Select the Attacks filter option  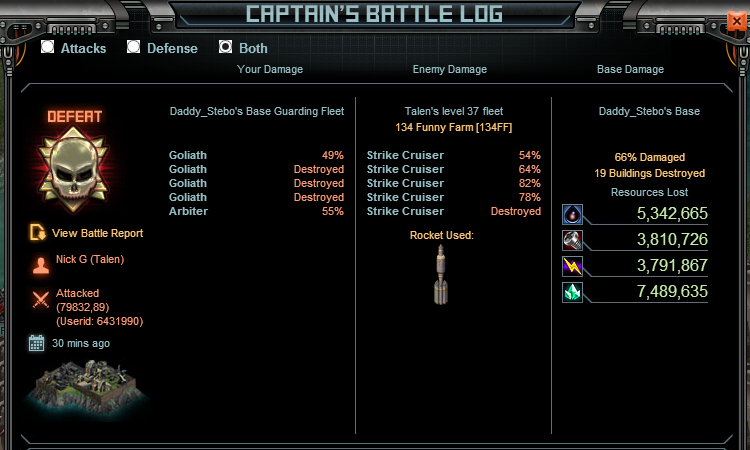tap(48, 47)
